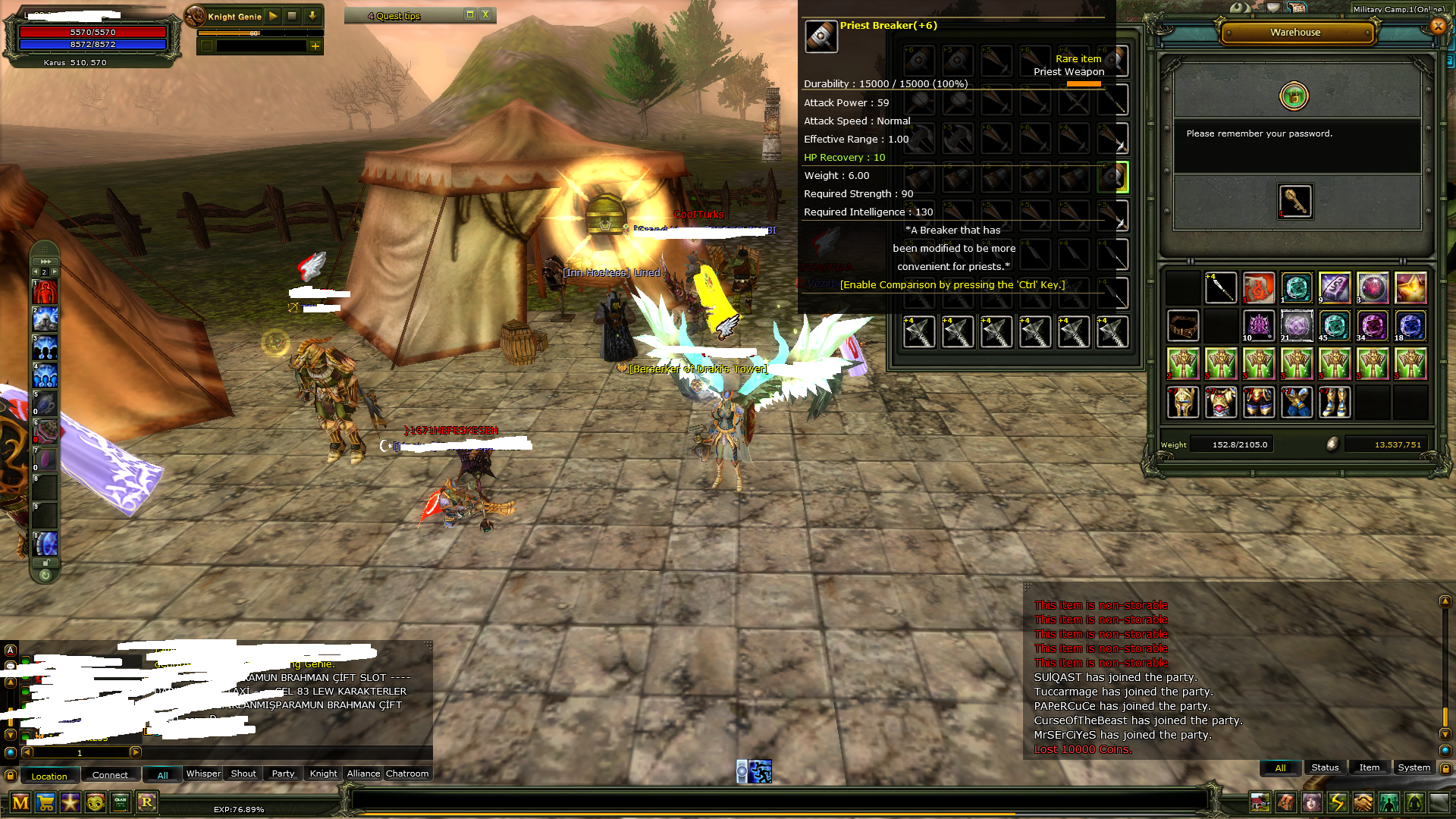
Task: Switch to the Item log tab
Action: coord(1369,767)
